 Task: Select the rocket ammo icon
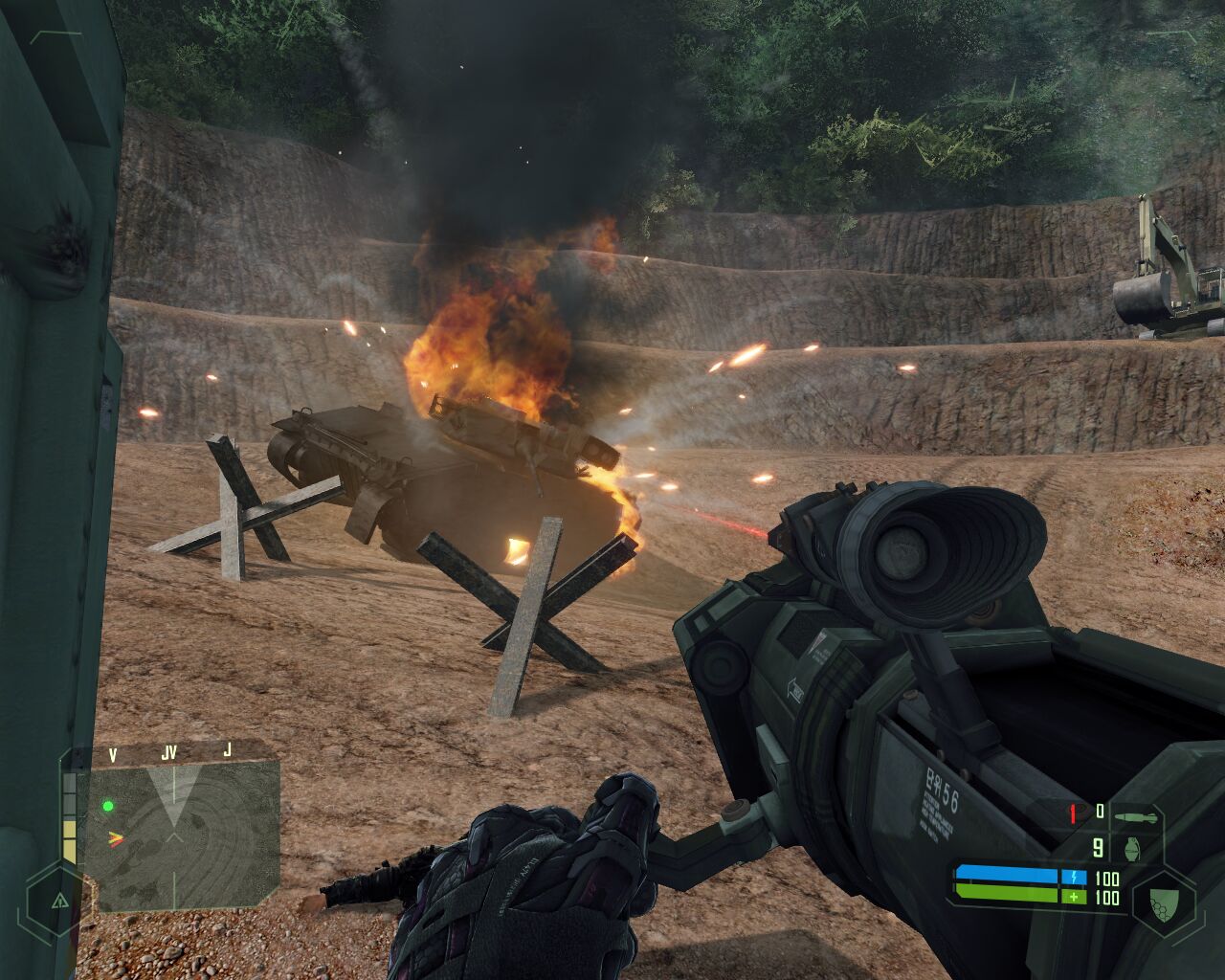1135,813
